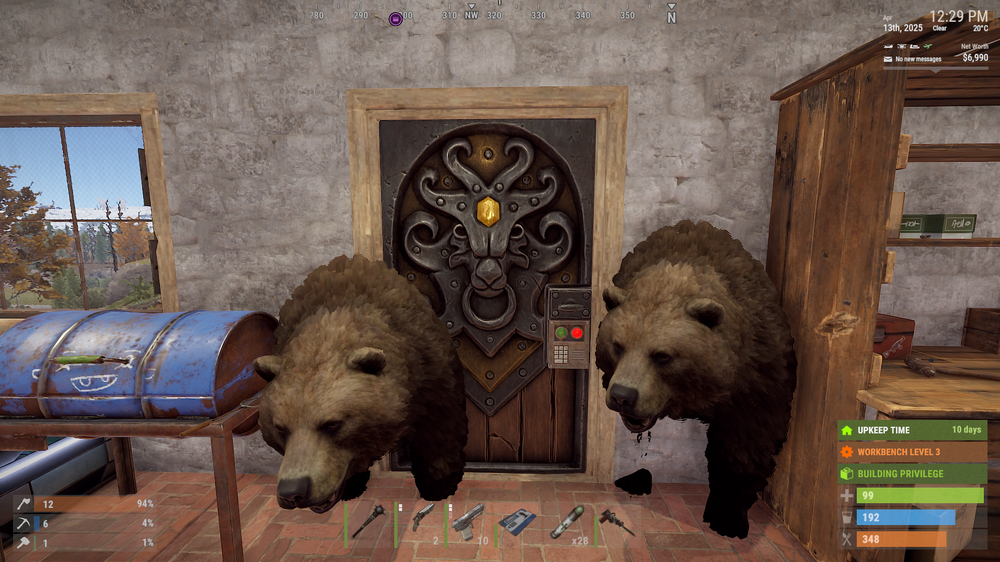Click the Workbench Level 3 status indicator
The height and width of the screenshot is (562, 1000).
click(912, 452)
